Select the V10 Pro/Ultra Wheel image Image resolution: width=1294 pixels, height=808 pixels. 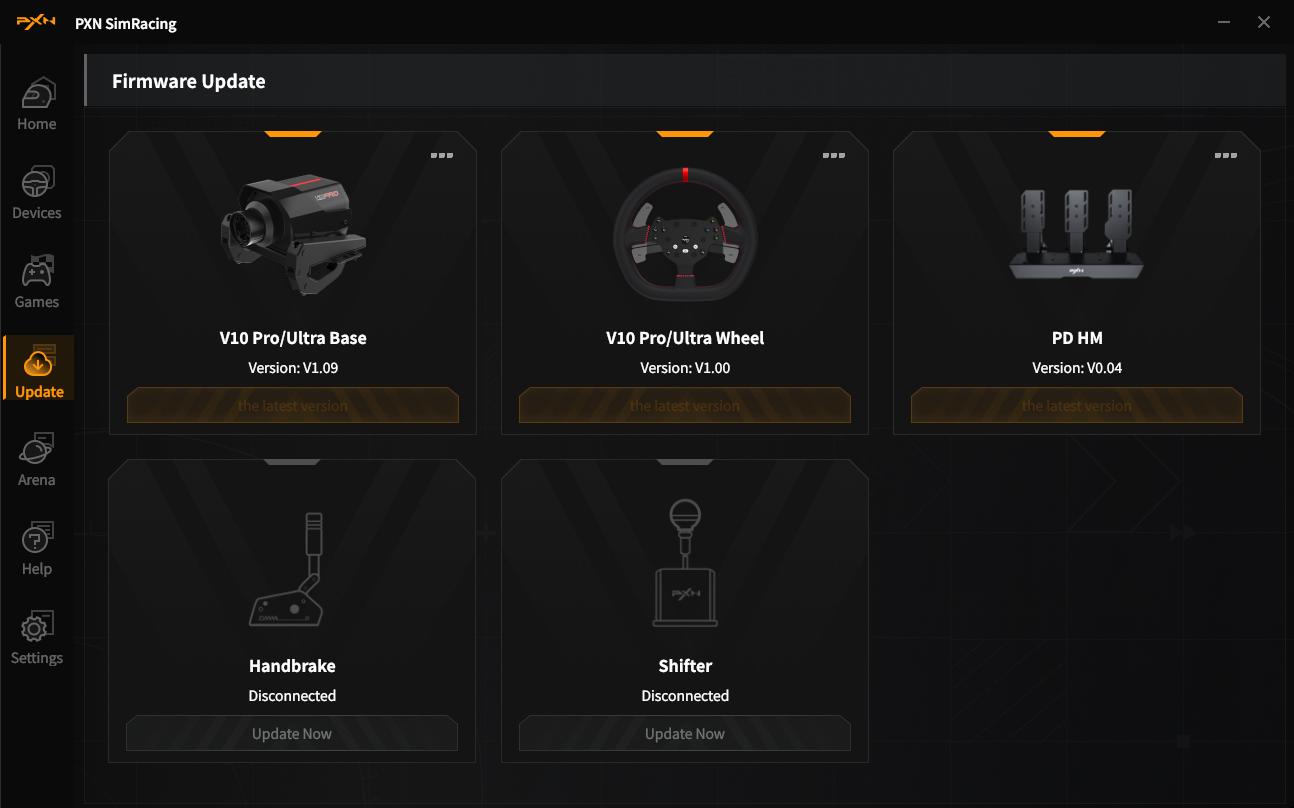[x=685, y=236]
